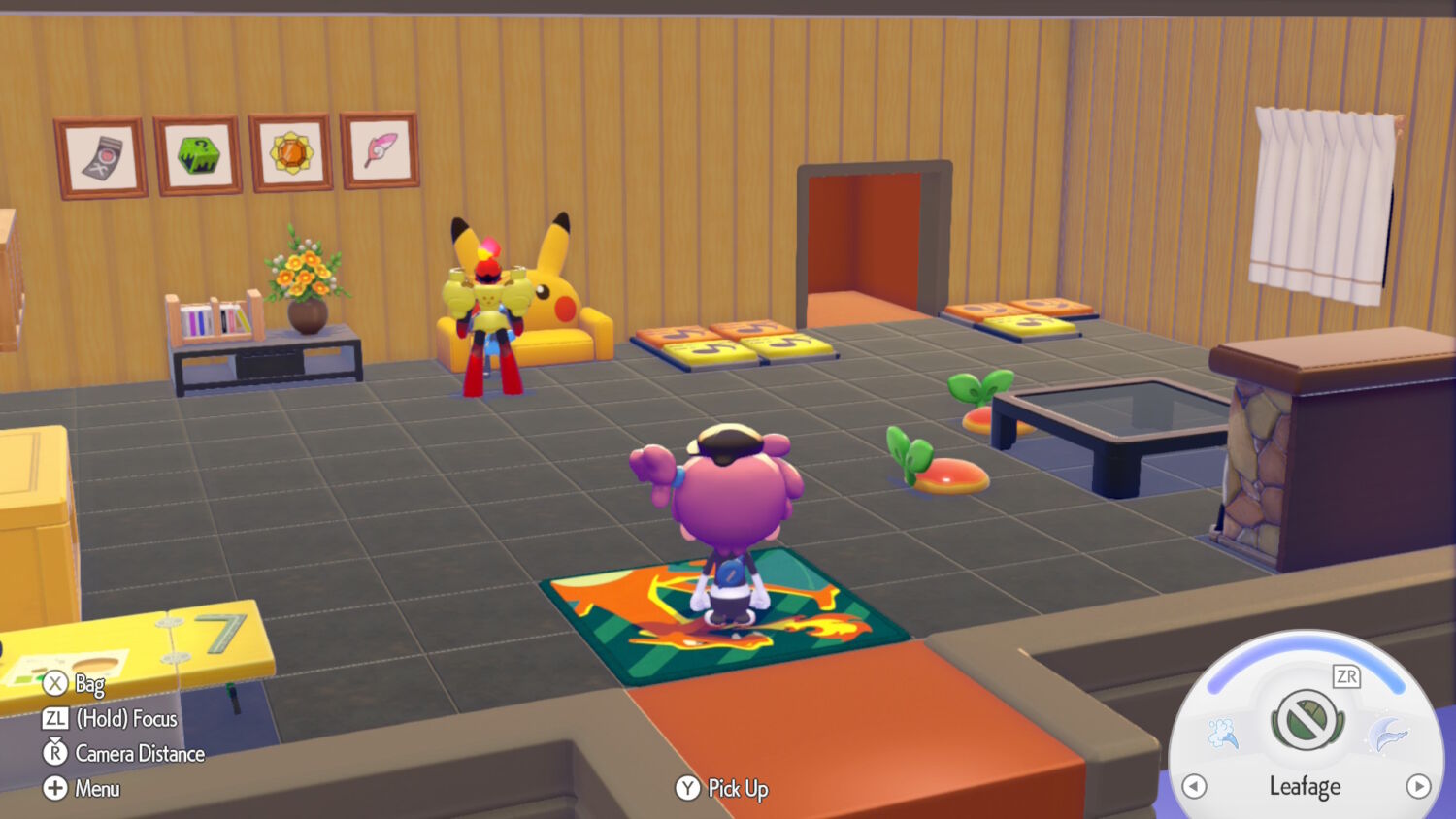
Task: Click the left arrow of the move wheel
Action: pos(1194,786)
